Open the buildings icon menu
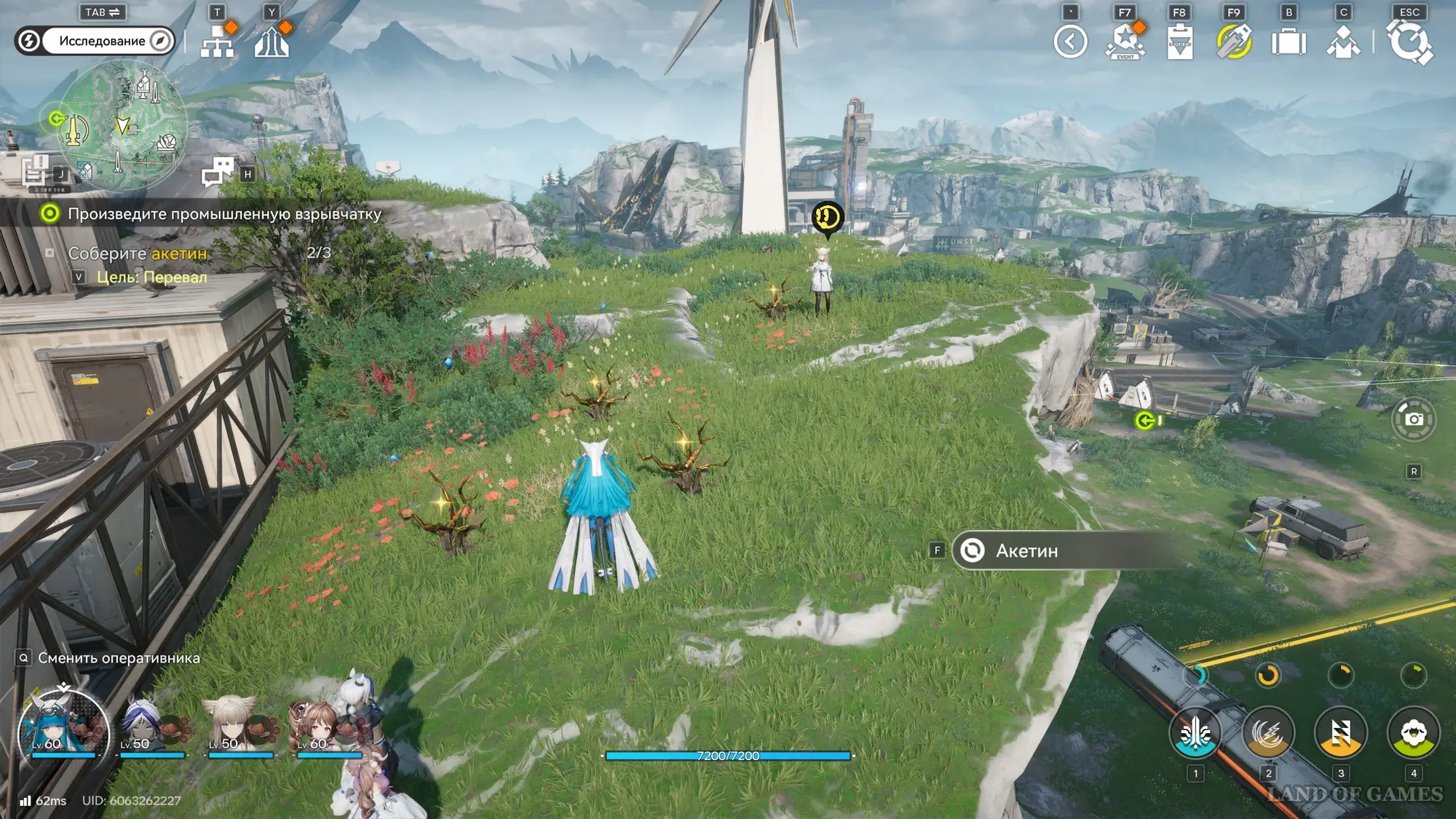 tap(272, 41)
